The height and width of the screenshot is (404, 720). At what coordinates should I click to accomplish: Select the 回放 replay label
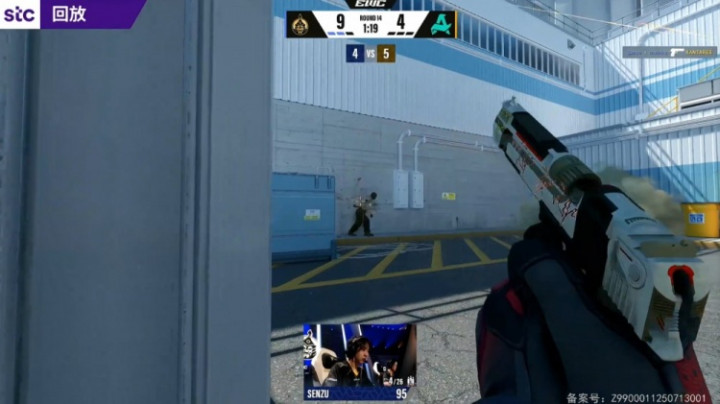tap(68, 14)
